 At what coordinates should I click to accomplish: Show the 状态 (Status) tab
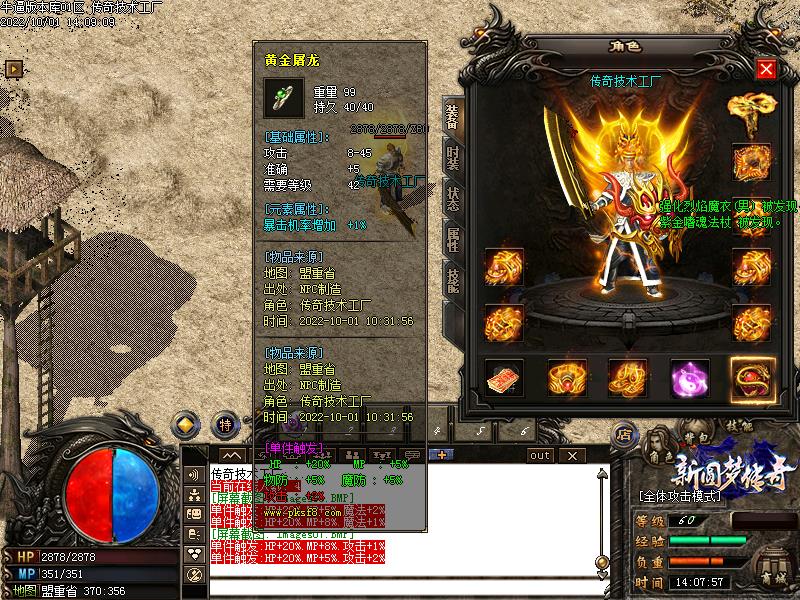click(452, 198)
